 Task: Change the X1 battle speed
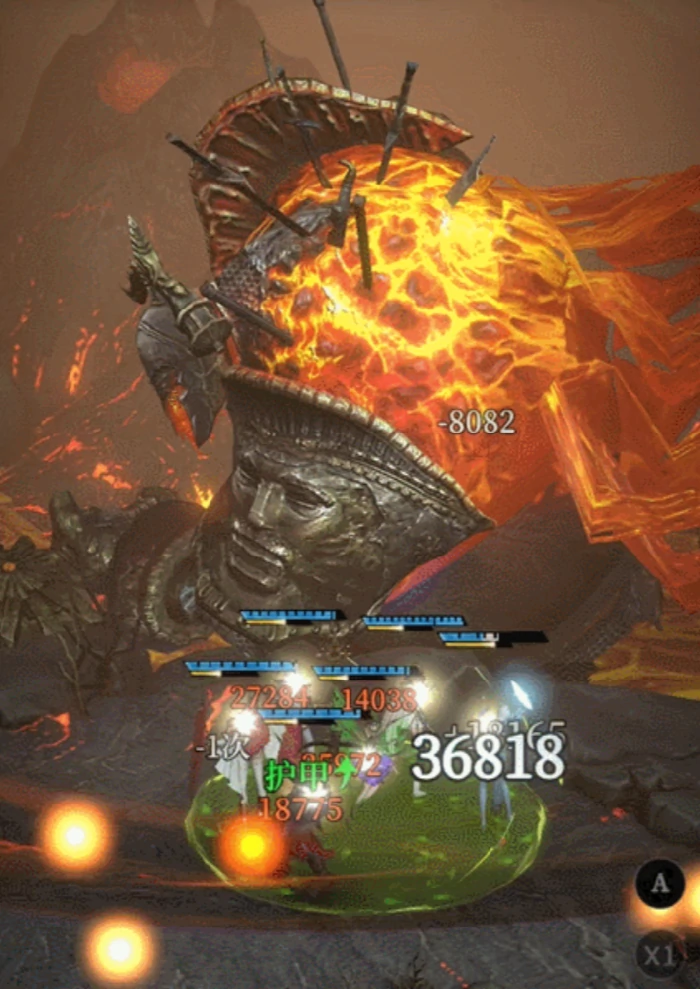pyautogui.click(x=660, y=956)
